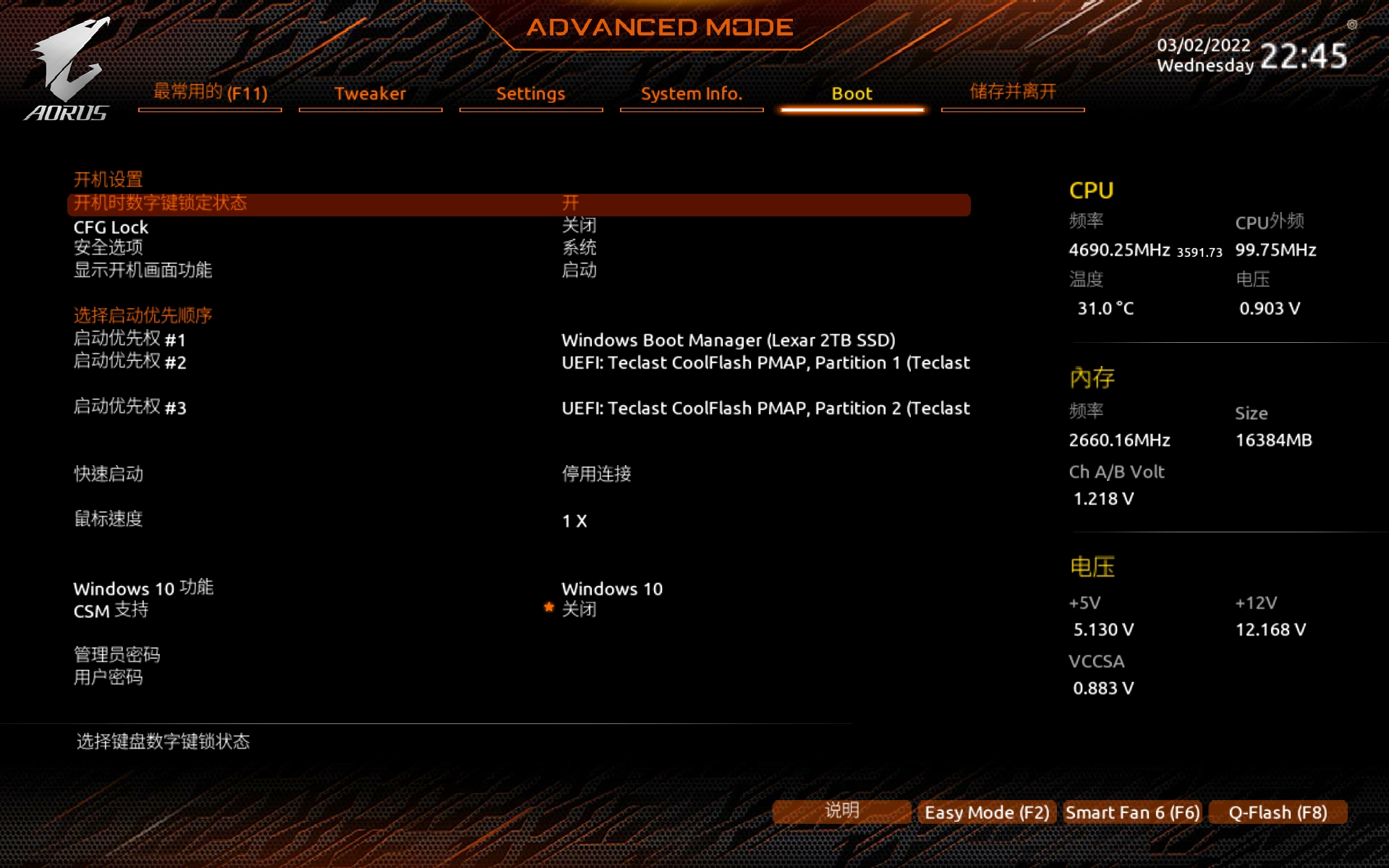The width and height of the screenshot is (1389, 868).
Task: Select the Boot tab
Action: pyautogui.click(x=851, y=93)
